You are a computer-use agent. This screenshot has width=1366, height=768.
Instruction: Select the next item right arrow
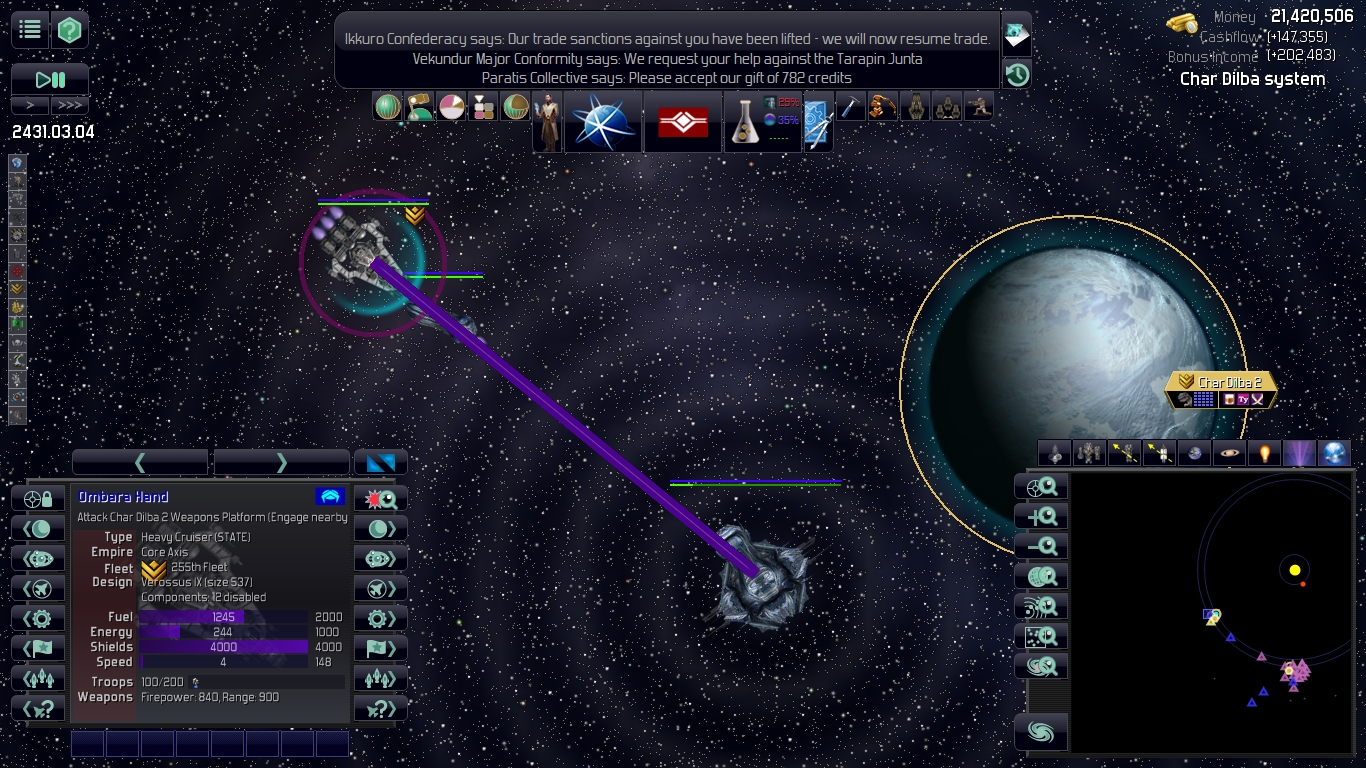click(281, 462)
